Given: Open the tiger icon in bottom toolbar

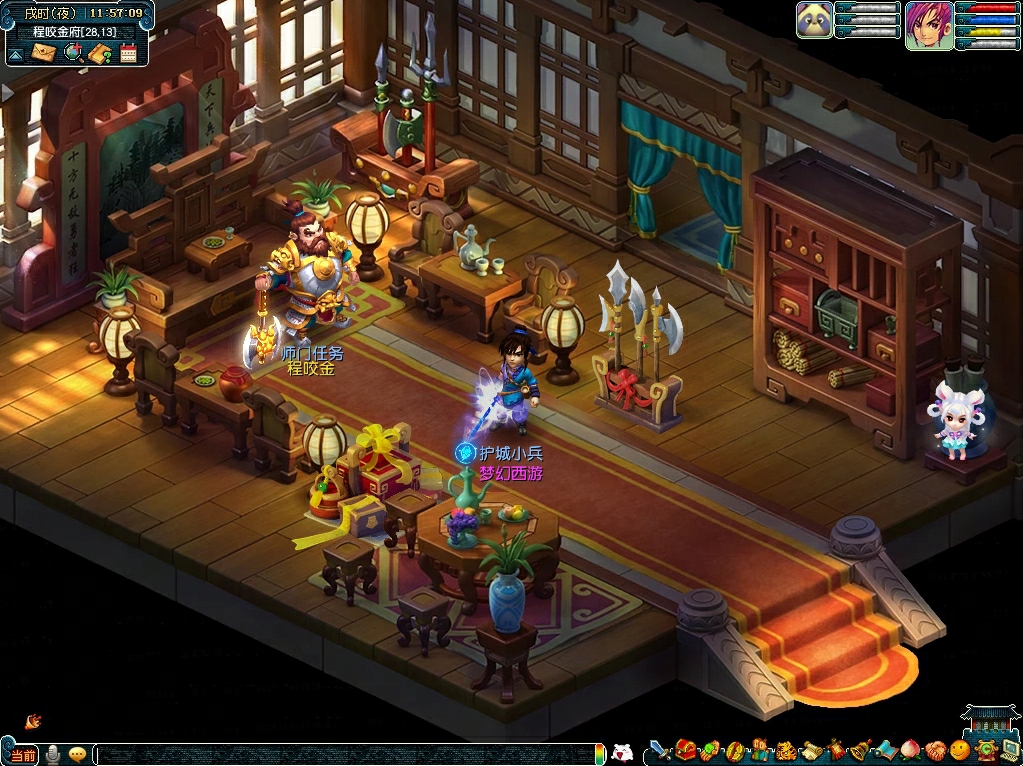Looking at the screenshot, I should [x=786, y=750].
